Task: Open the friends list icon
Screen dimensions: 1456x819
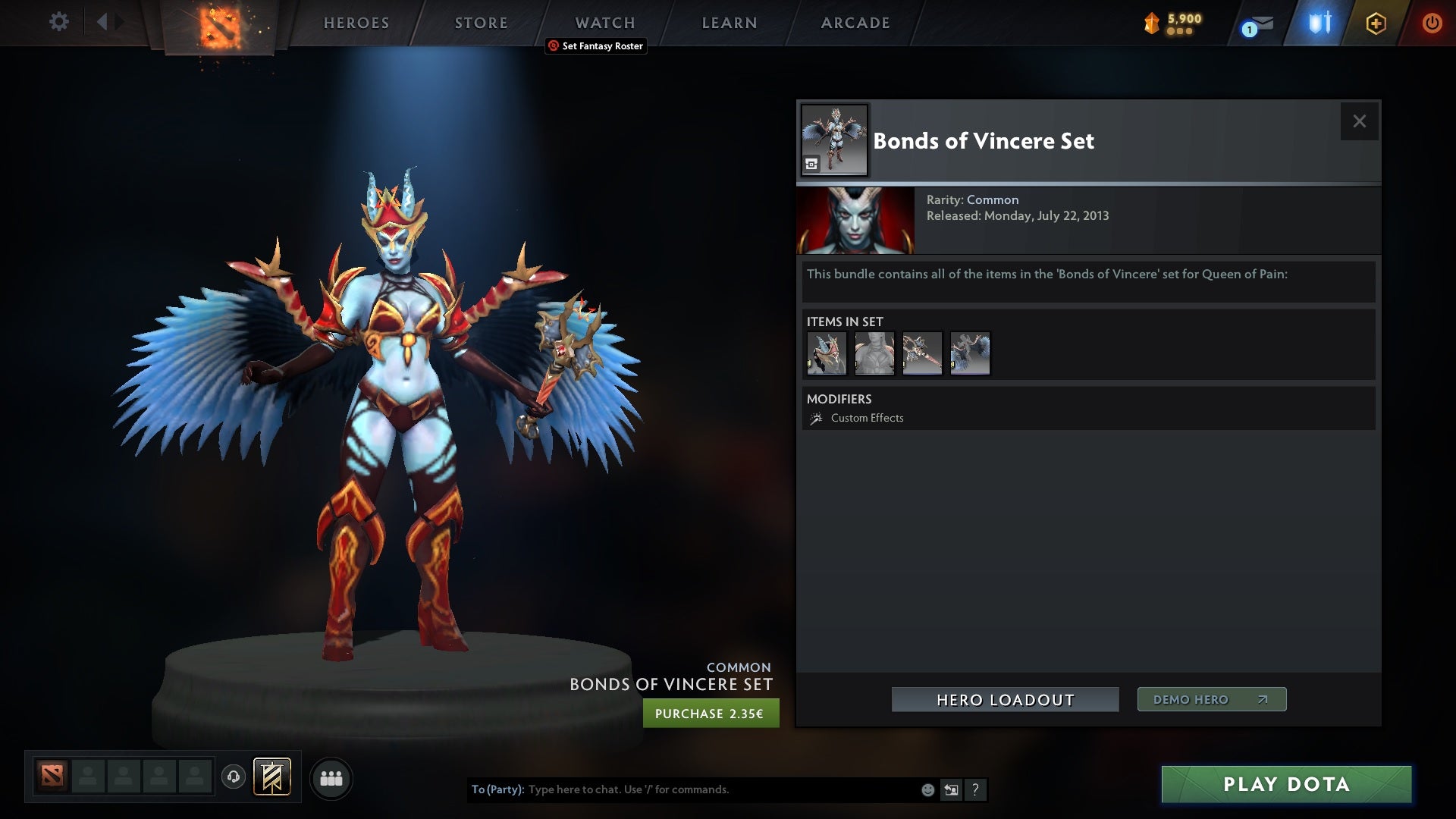Action: pyautogui.click(x=332, y=778)
